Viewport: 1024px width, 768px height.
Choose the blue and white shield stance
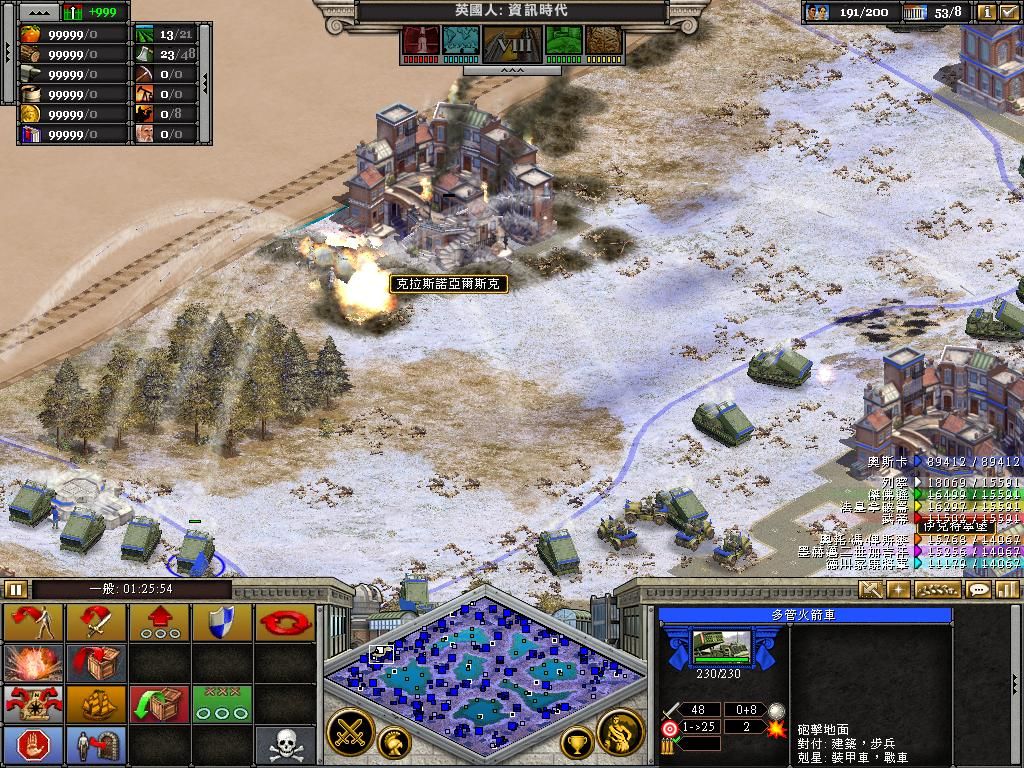tap(220, 622)
